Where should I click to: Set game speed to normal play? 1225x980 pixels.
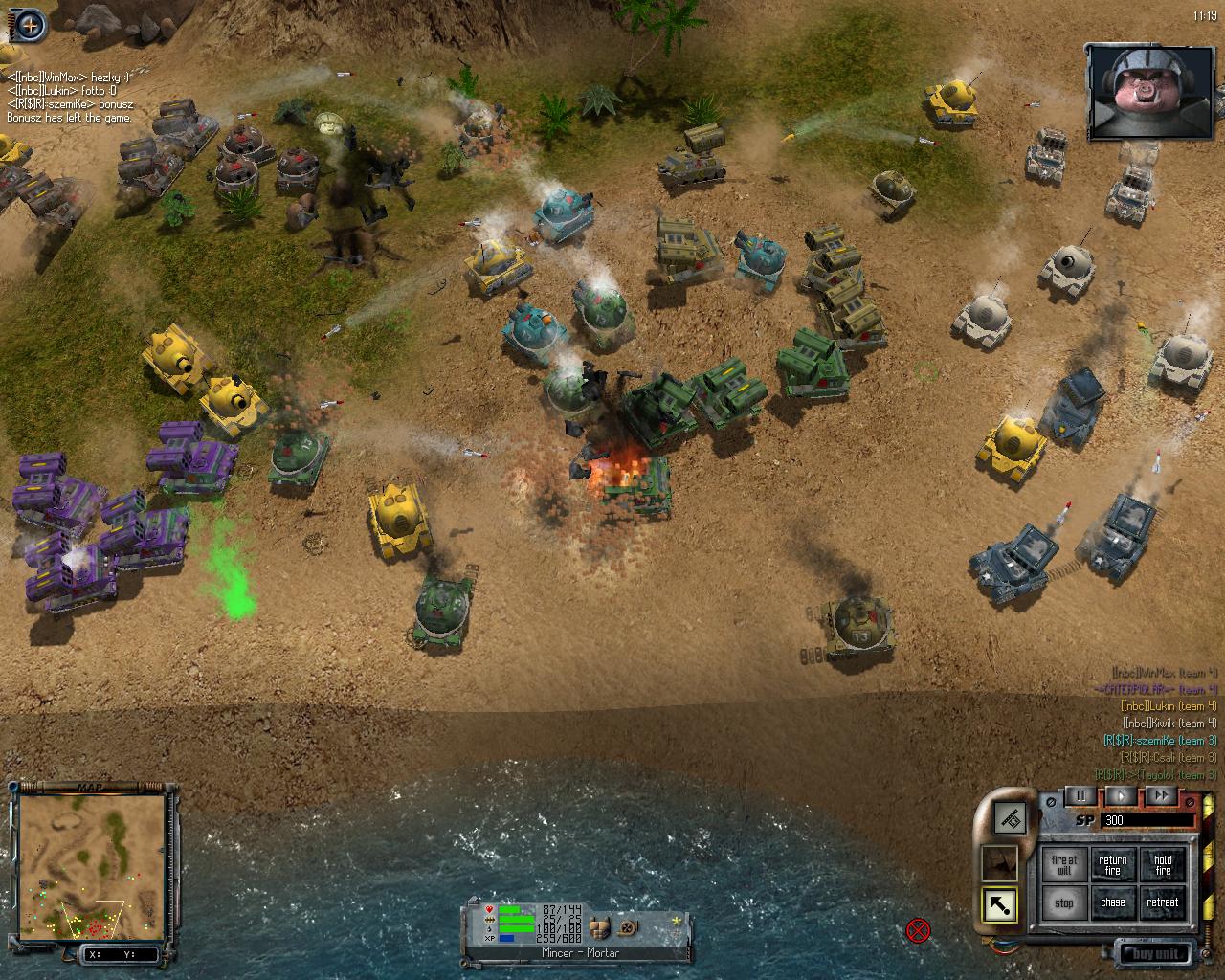(1122, 795)
